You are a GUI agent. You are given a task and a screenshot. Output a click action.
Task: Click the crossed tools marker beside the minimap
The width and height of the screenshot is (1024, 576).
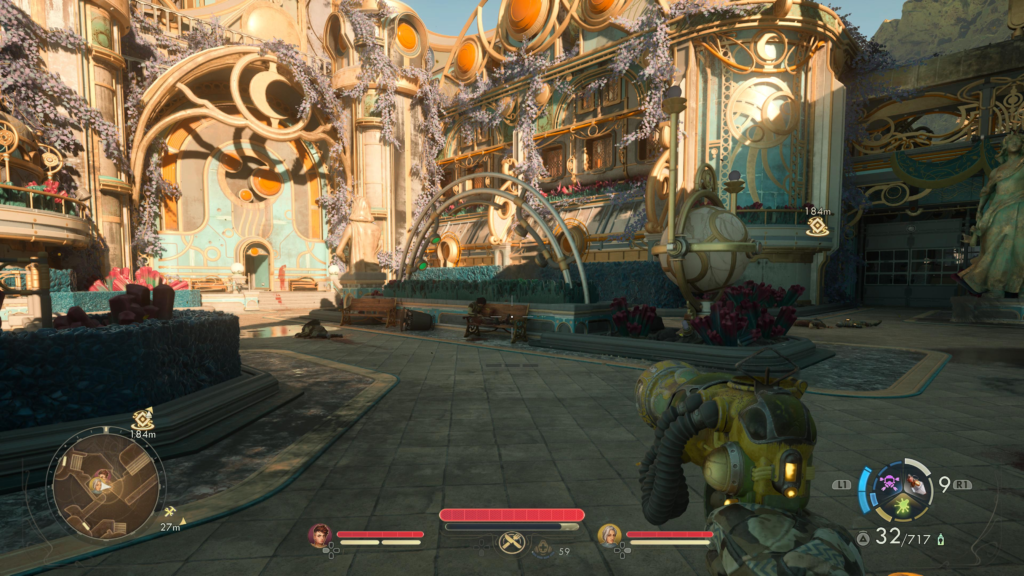click(x=170, y=512)
